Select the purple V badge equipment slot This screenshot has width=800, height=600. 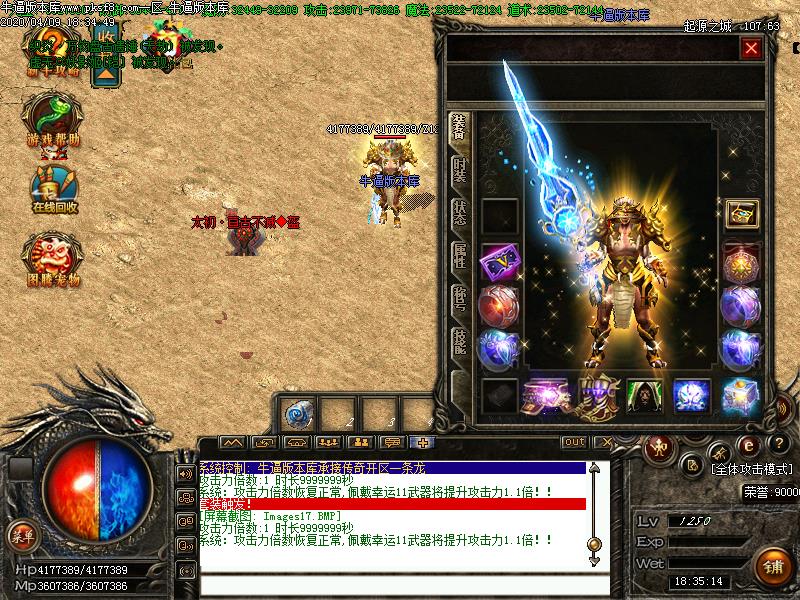pos(499,263)
